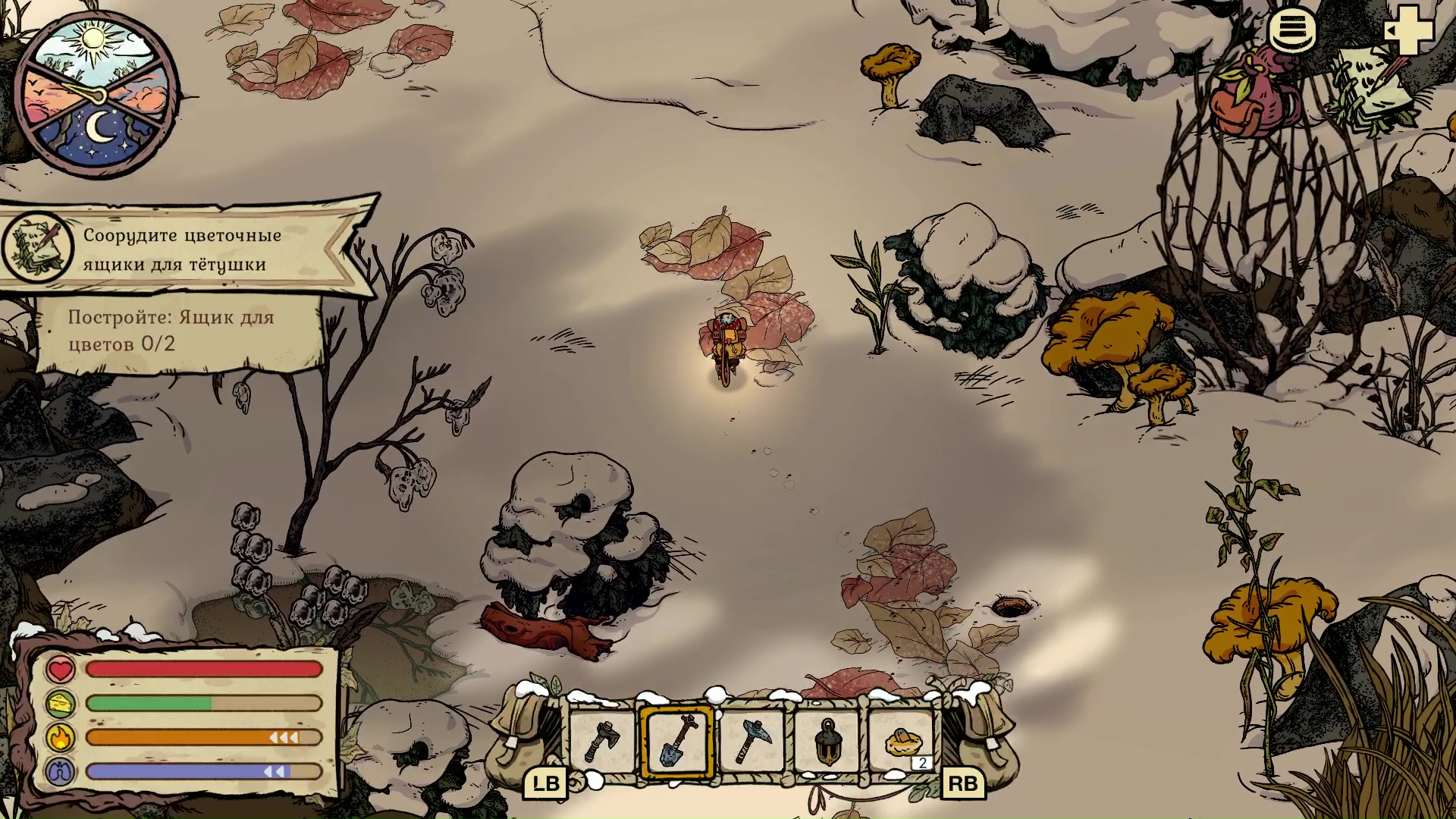
Task: Select the axe hotbar slot
Action: 602,742
